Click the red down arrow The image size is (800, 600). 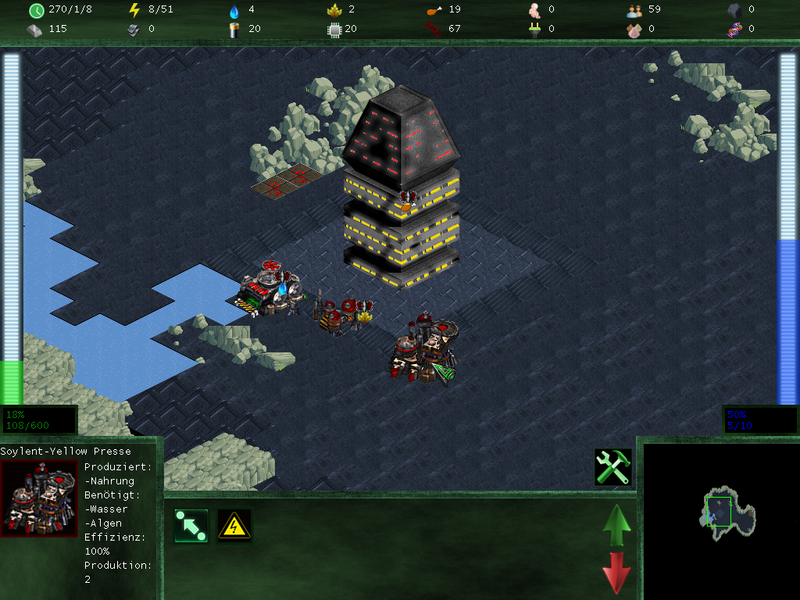617,573
